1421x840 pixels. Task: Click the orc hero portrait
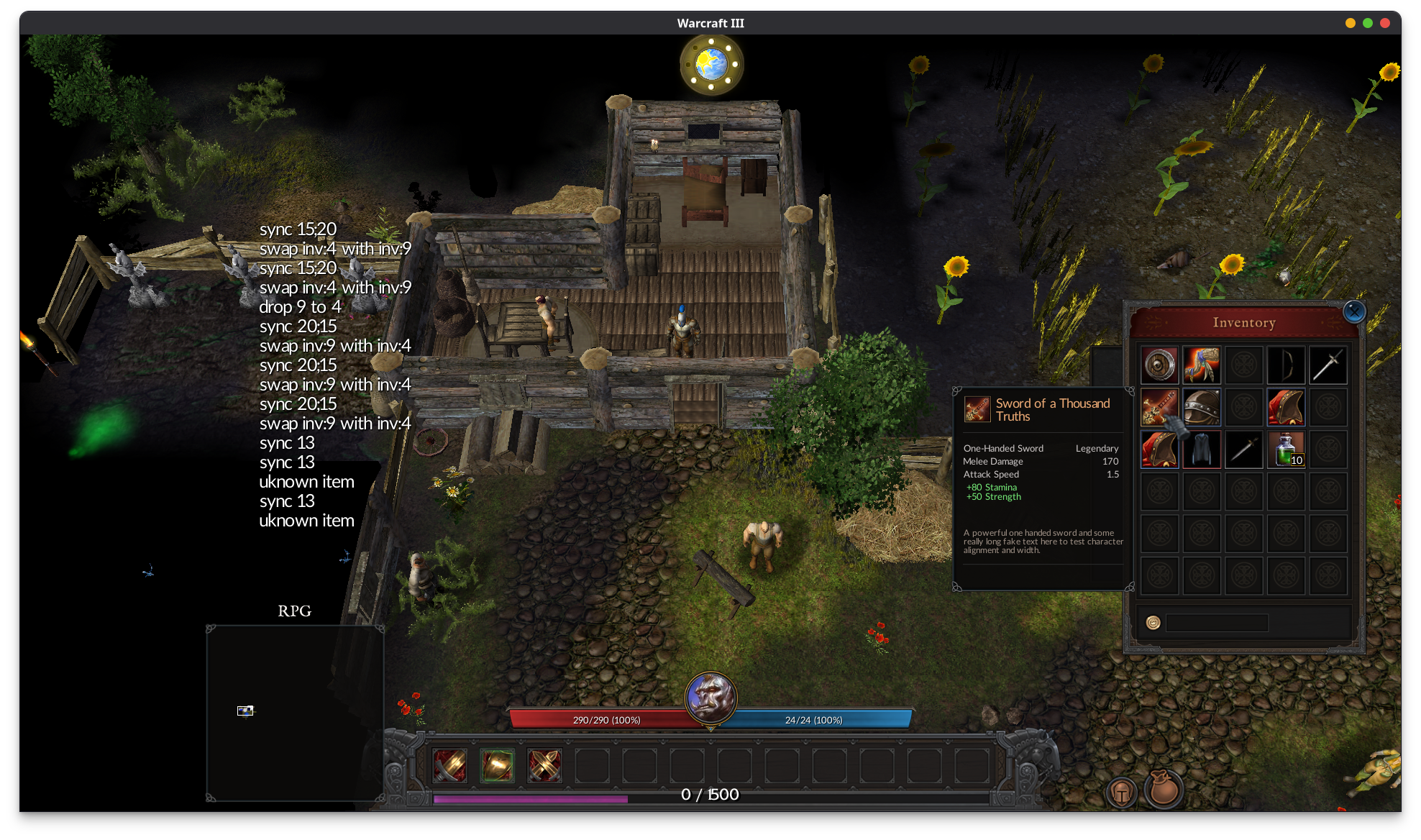710,698
